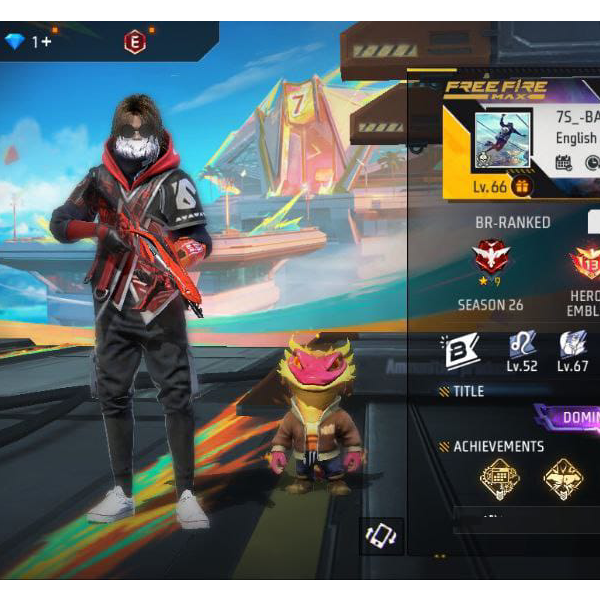The width and height of the screenshot is (600, 600).
Task: Open the Lv.52 Leo zodiac badge
Action: 521,347
